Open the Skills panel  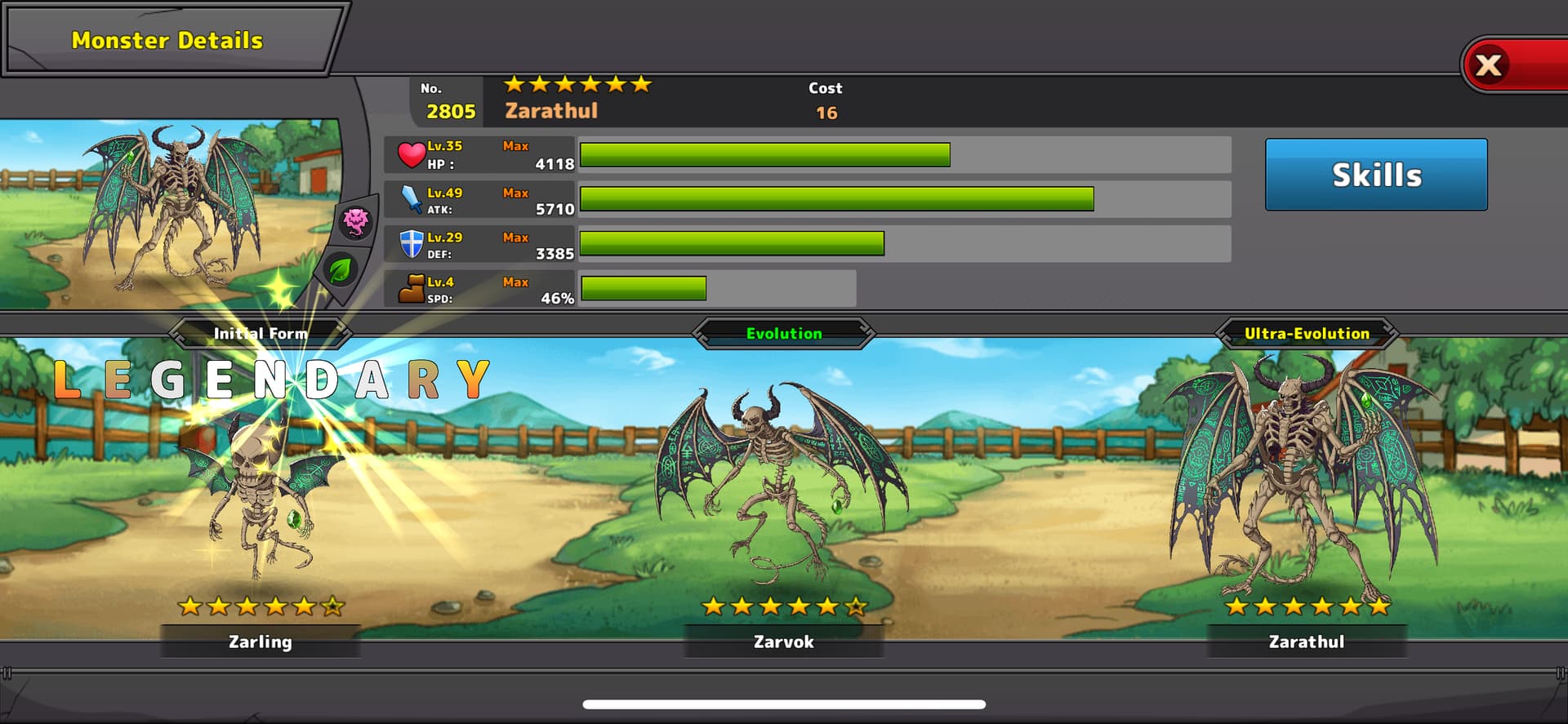1376,175
